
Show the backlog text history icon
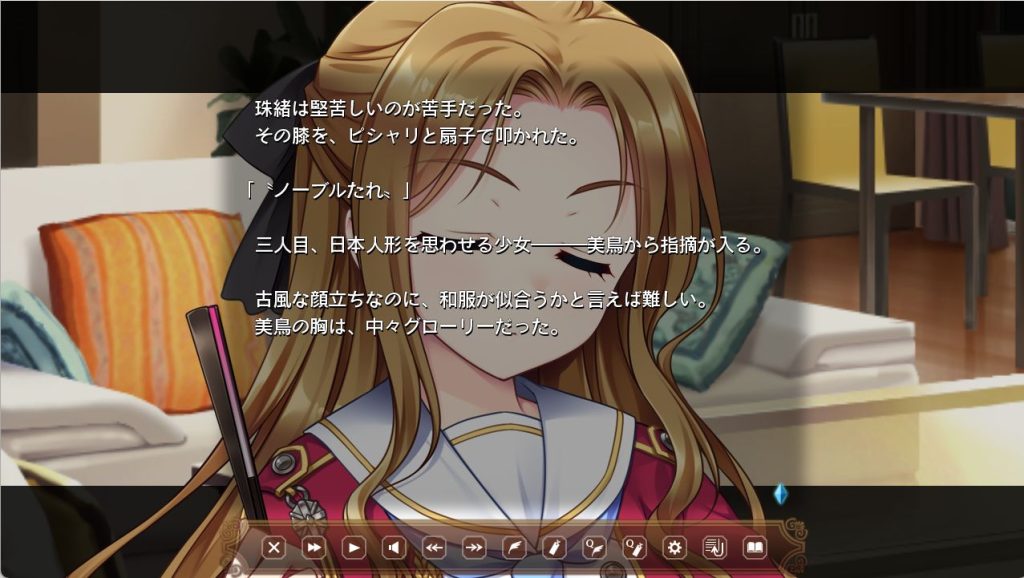715,548
